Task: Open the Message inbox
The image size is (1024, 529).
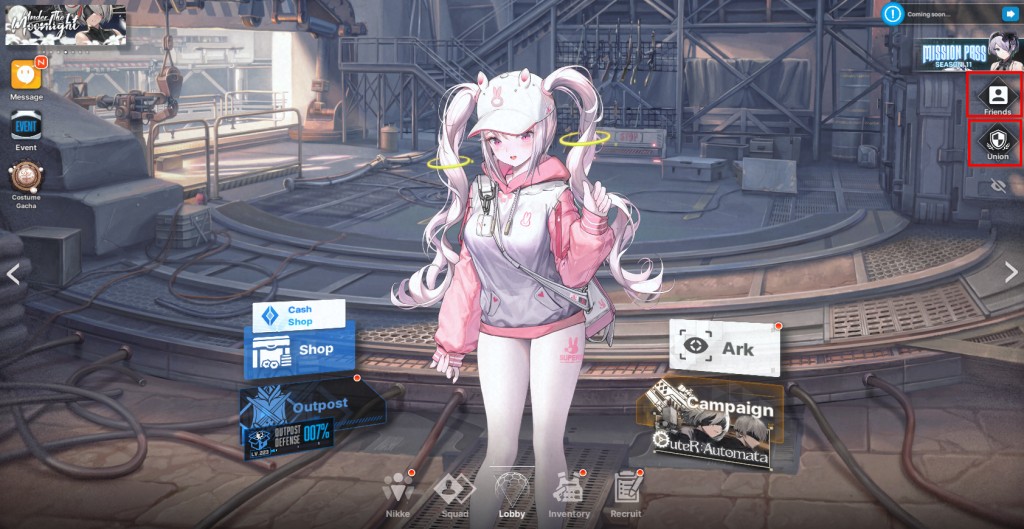Action: (26, 77)
